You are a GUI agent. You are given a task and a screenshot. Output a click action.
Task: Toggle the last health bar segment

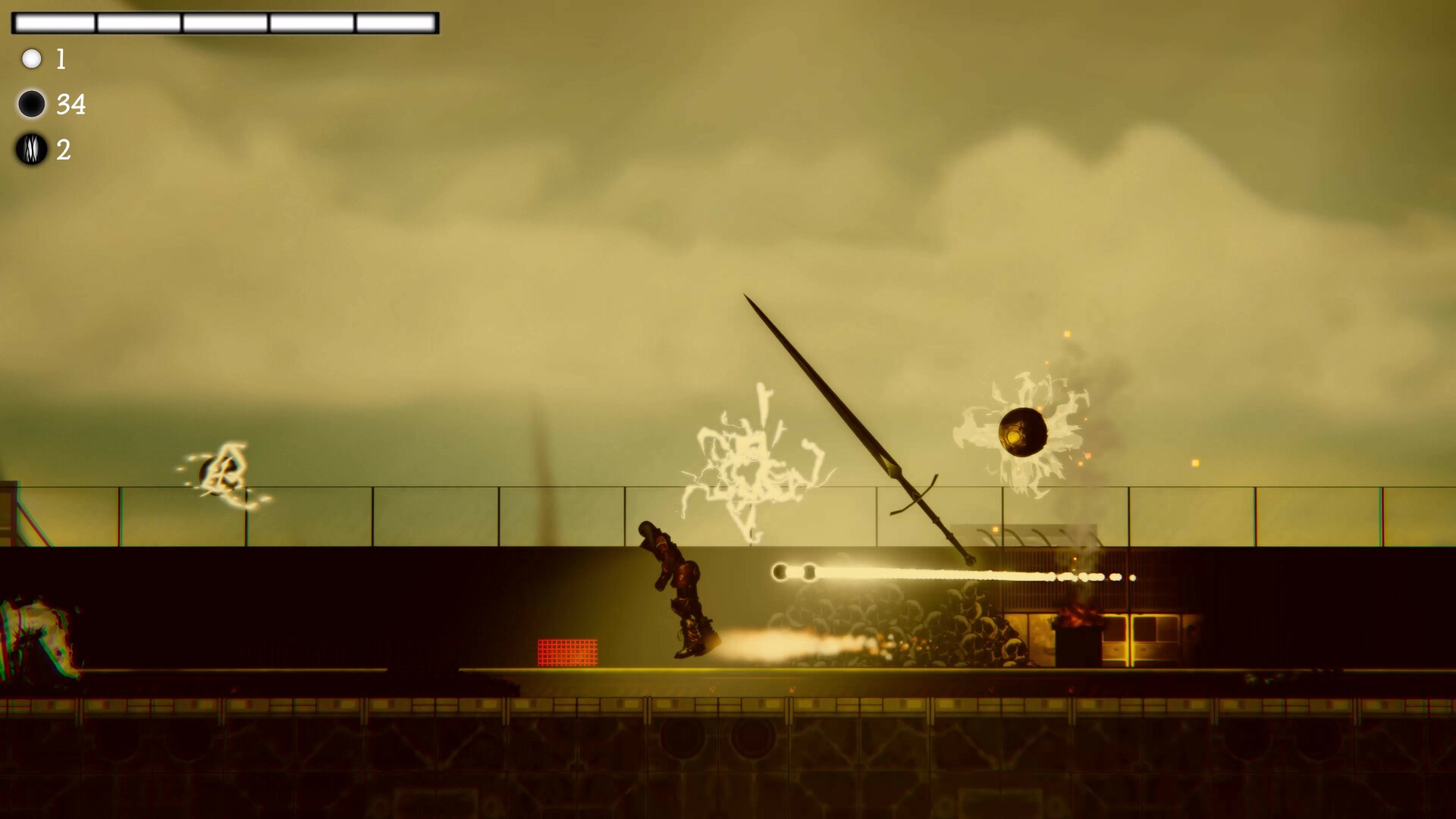(396, 23)
